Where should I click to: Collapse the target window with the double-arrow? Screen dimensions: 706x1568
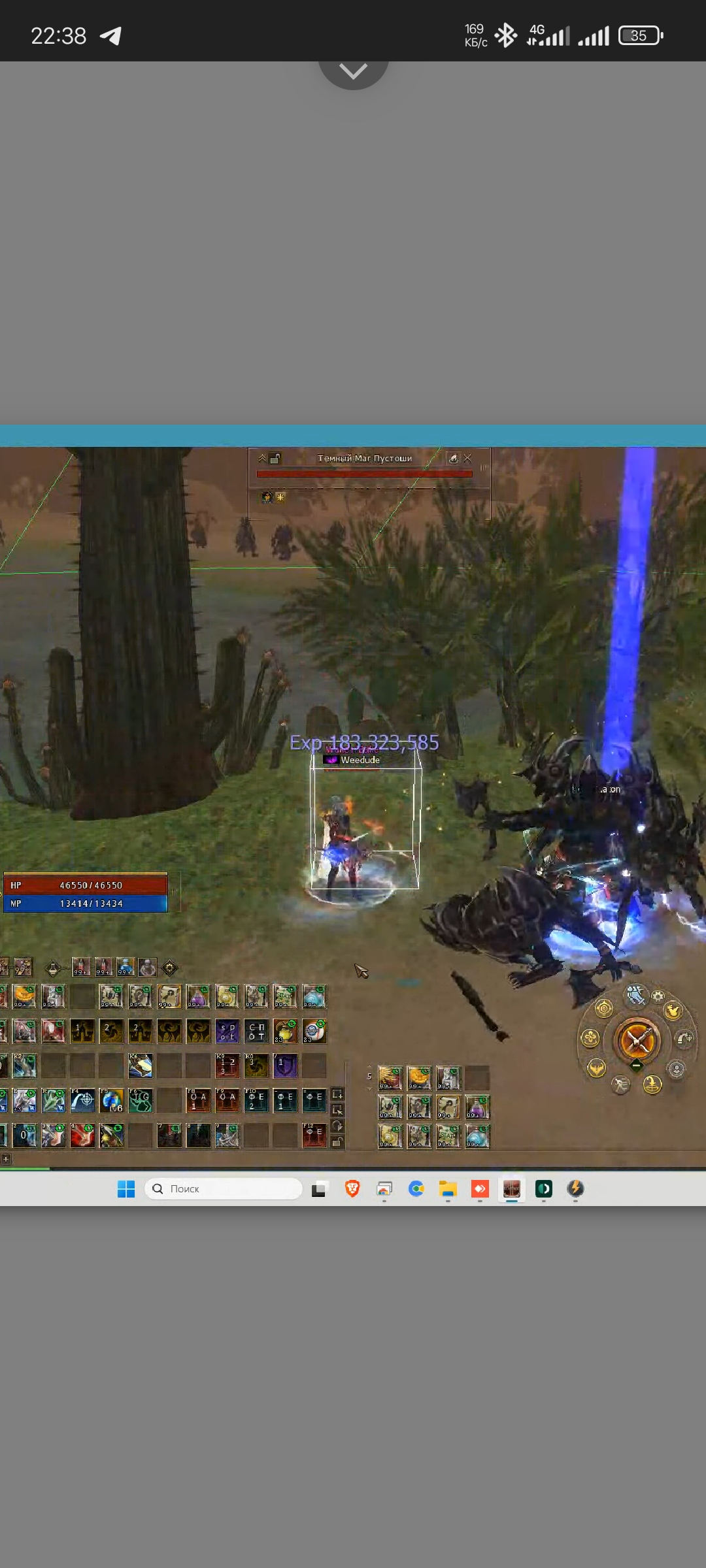tap(262, 459)
